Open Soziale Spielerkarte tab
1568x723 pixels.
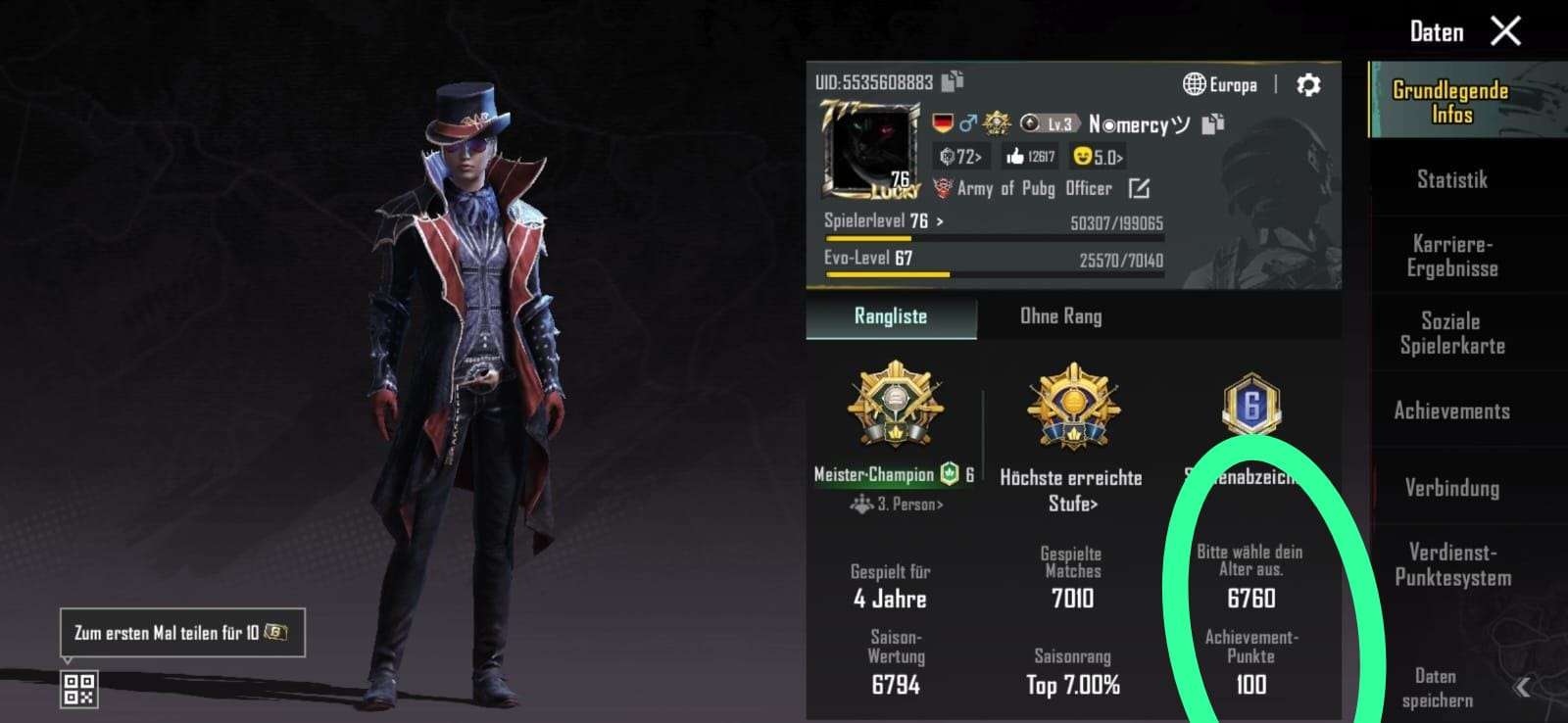tap(1451, 333)
